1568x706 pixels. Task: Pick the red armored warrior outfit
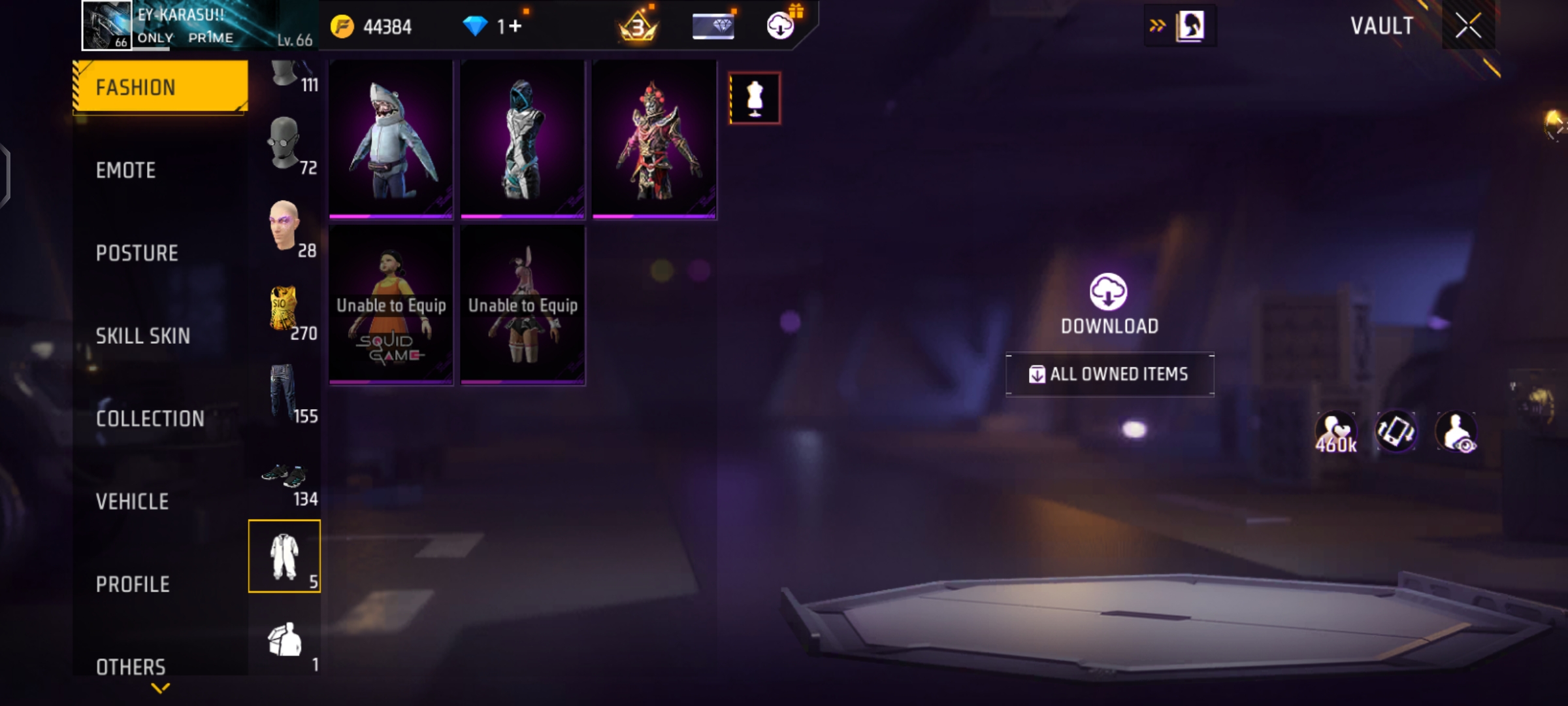[x=654, y=139]
